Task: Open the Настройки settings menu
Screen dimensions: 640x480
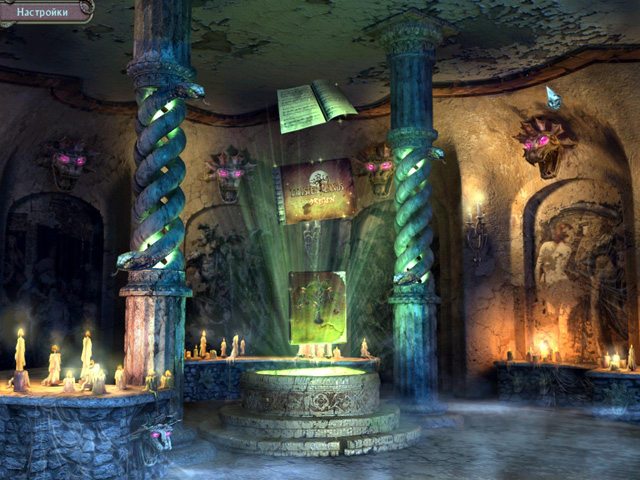Action: coord(44,10)
